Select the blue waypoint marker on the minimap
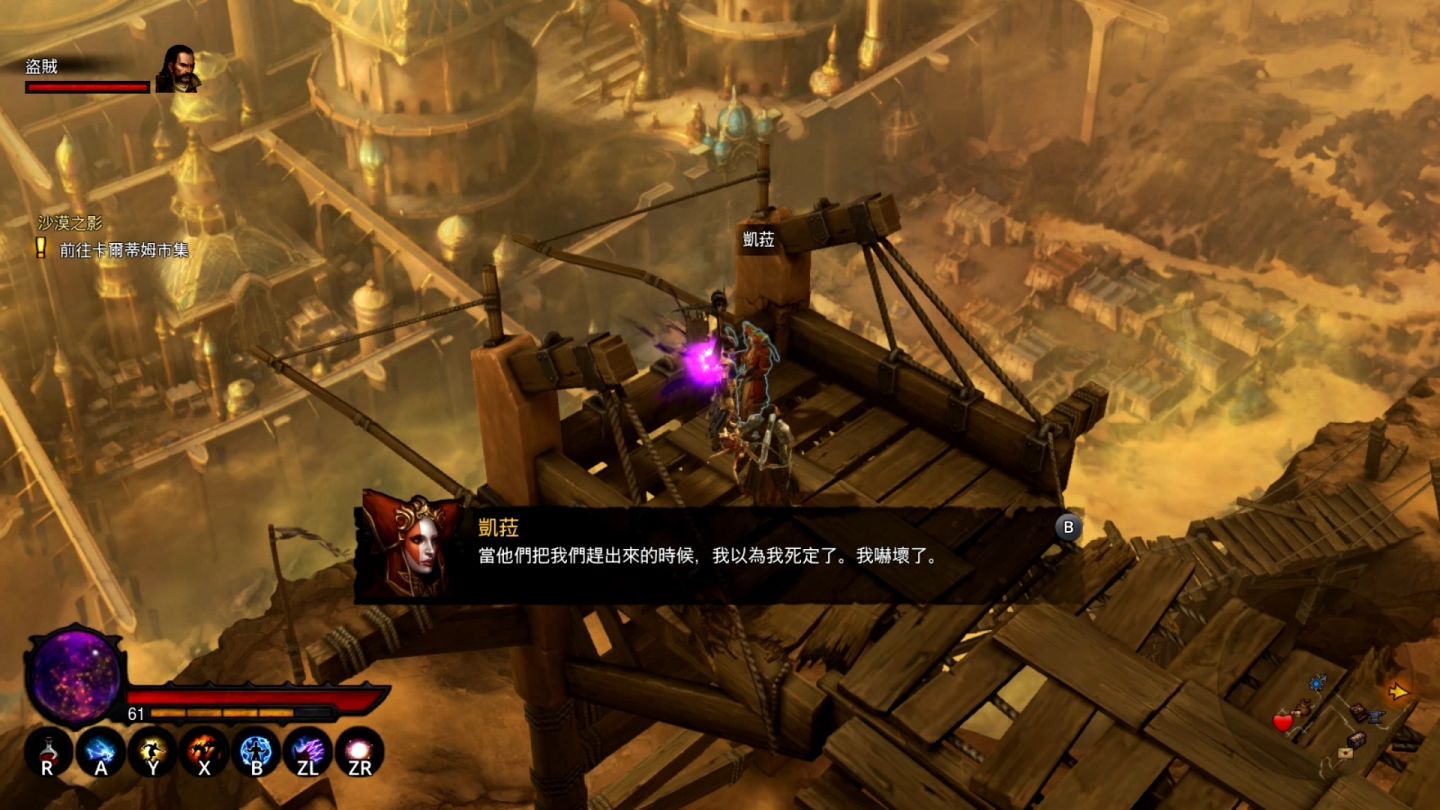This screenshot has width=1440, height=810. (x=1317, y=683)
